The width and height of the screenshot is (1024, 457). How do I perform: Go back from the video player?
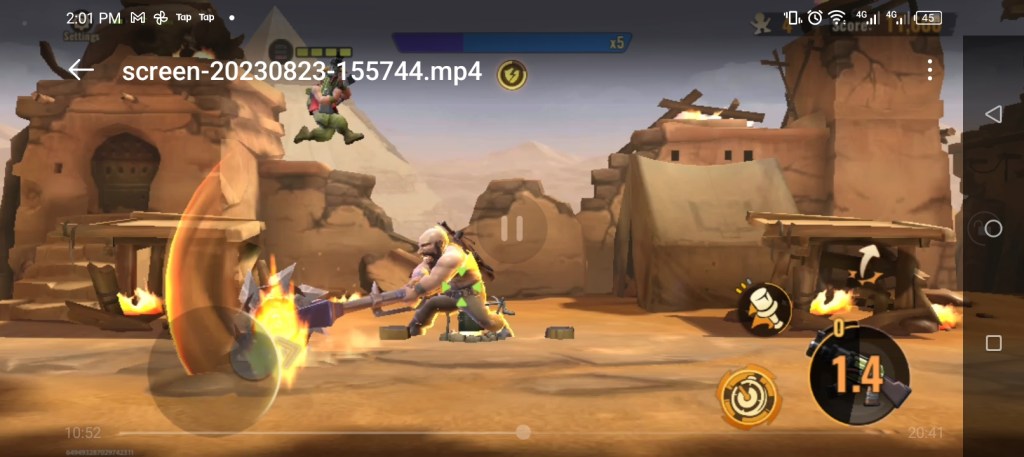point(81,70)
